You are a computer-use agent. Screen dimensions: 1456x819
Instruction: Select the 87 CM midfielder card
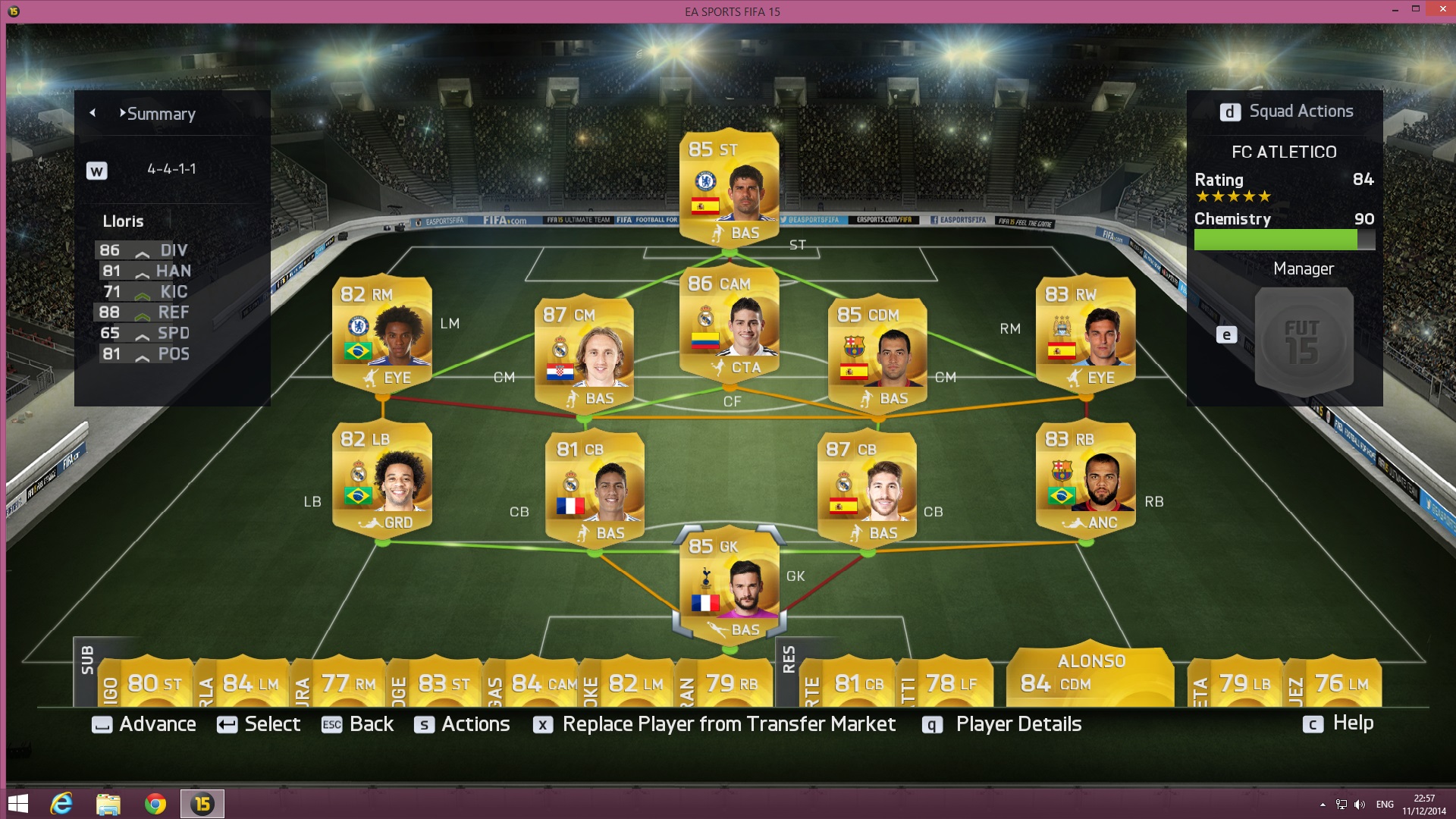coord(584,353)
